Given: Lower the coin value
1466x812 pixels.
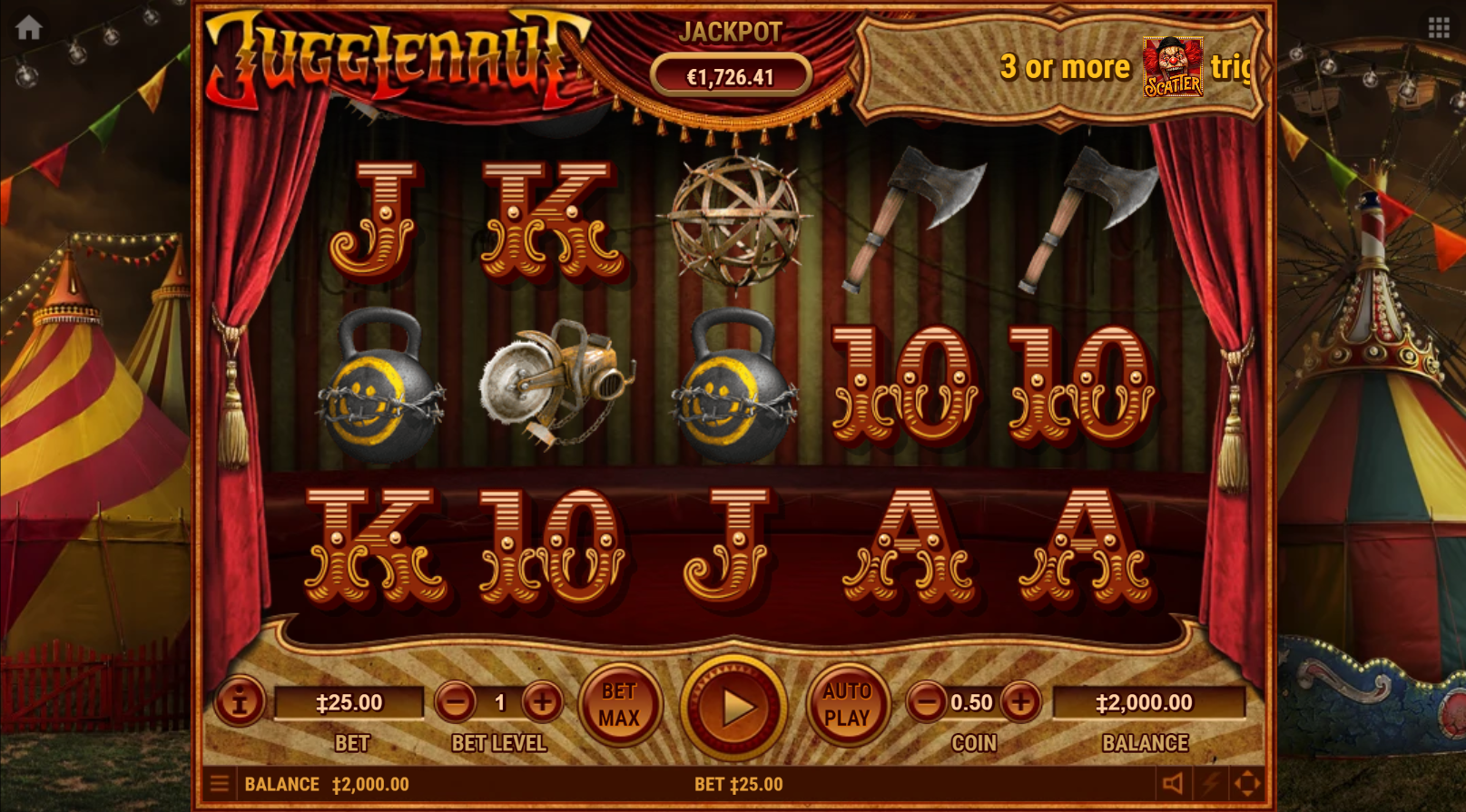Looking at the screenshot, I should click(x=927, y=702).
